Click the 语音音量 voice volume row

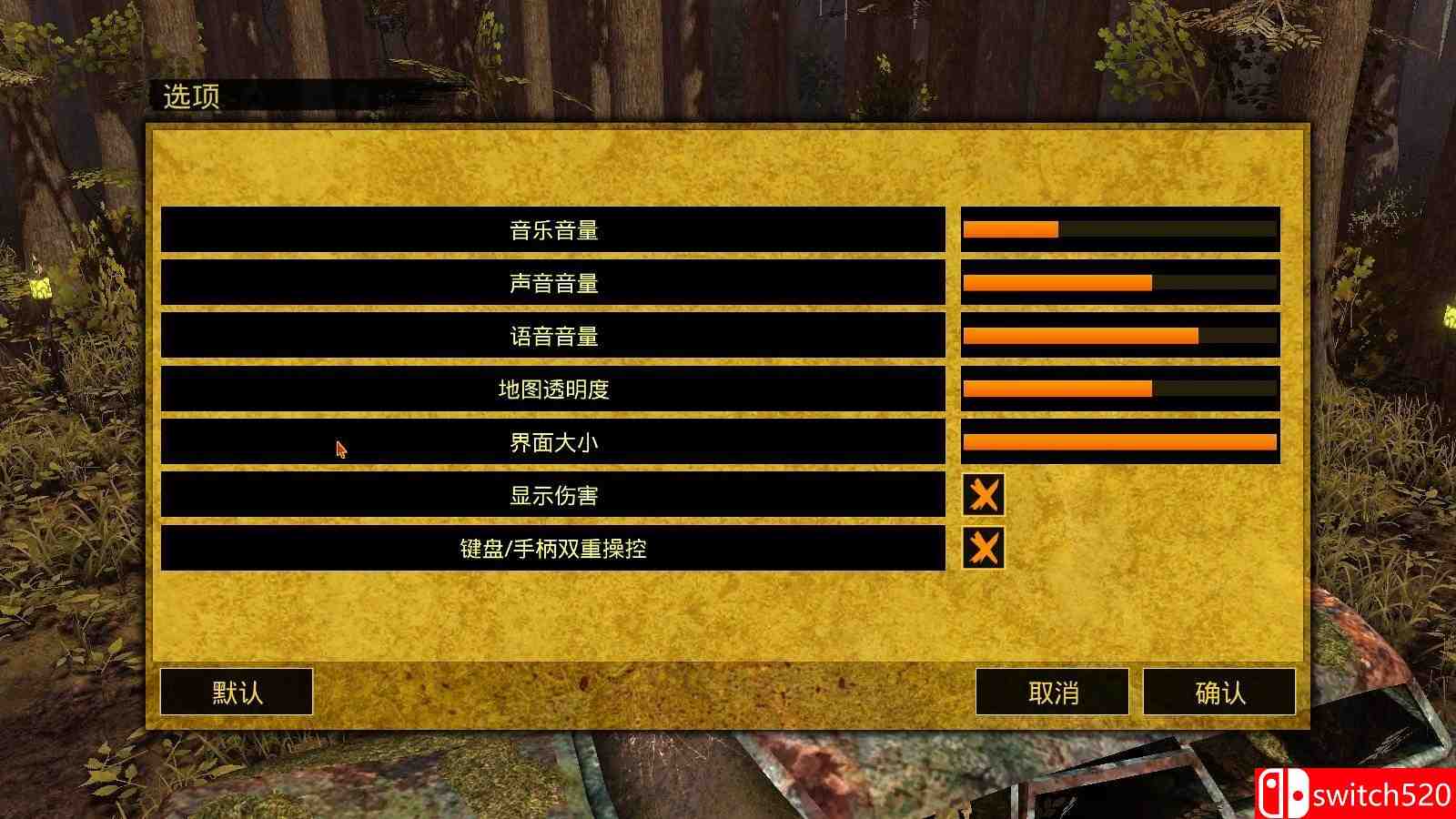[553, 335]
